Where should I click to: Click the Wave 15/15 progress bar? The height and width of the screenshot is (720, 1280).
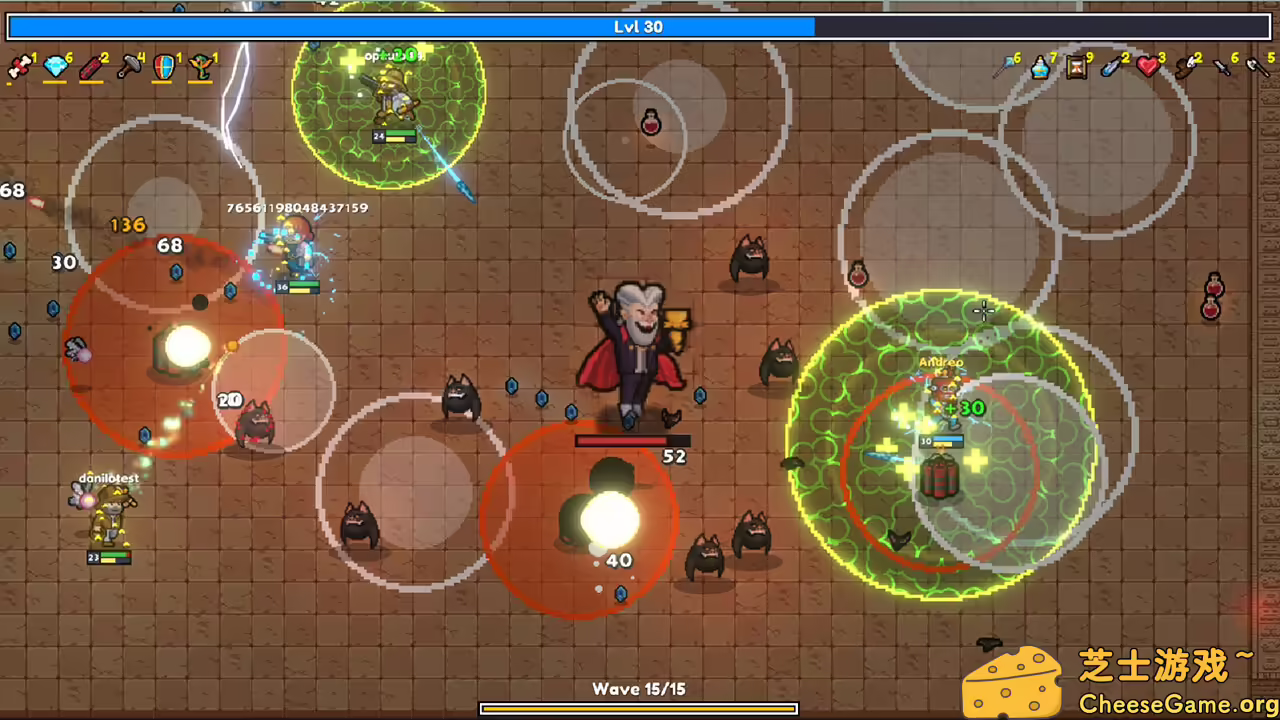click(638, 708)
